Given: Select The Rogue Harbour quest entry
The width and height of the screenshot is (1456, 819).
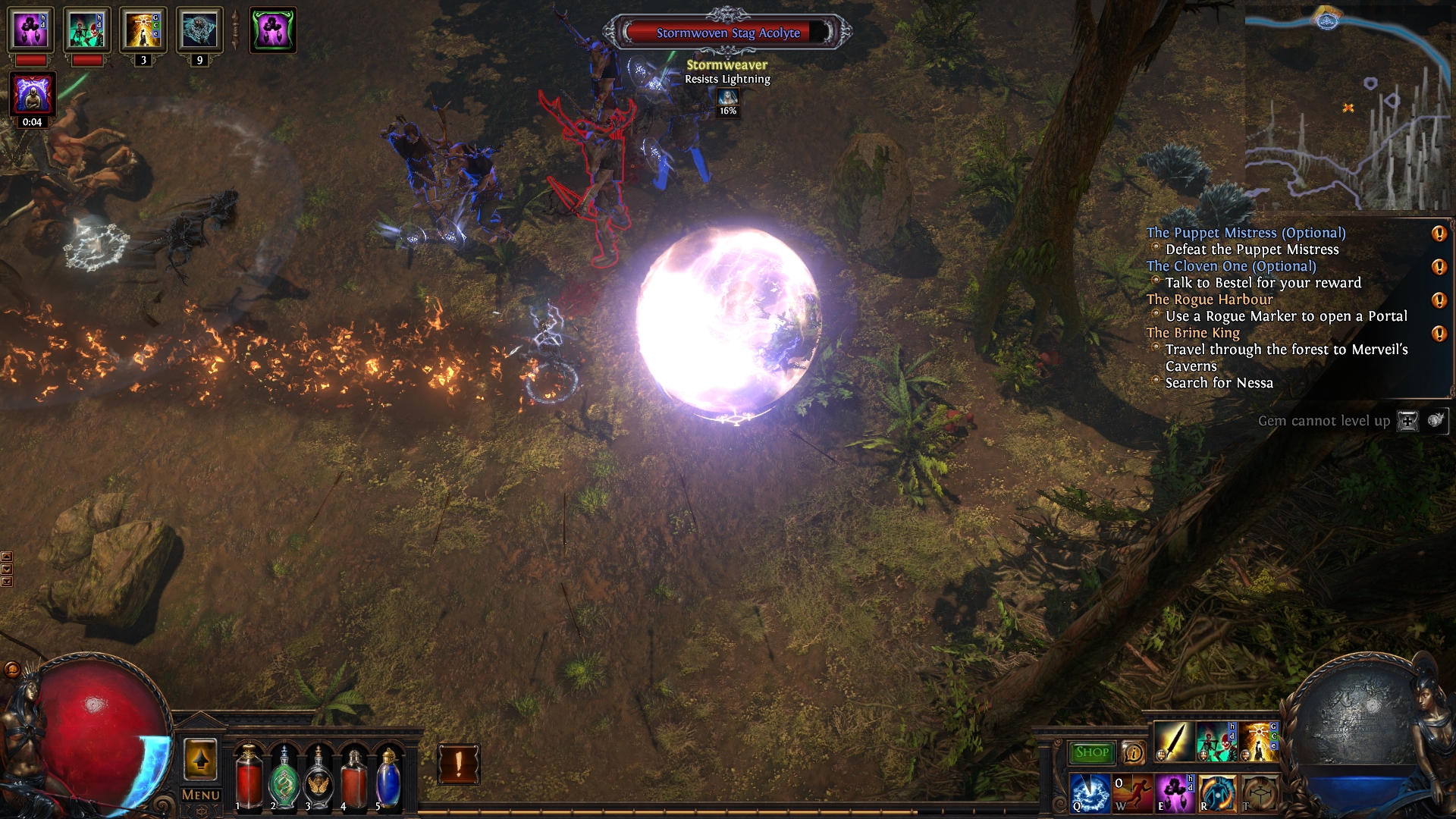Looking at the screenshot, I should tap(1210, 300).
